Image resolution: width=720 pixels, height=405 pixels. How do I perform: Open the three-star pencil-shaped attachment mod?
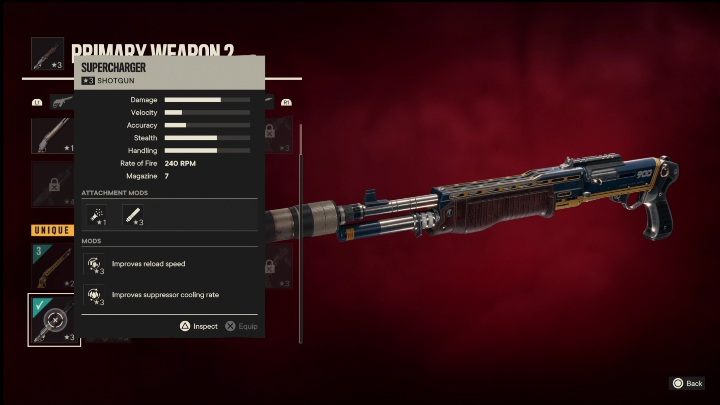pyautogui.click(x=133, y=215)
